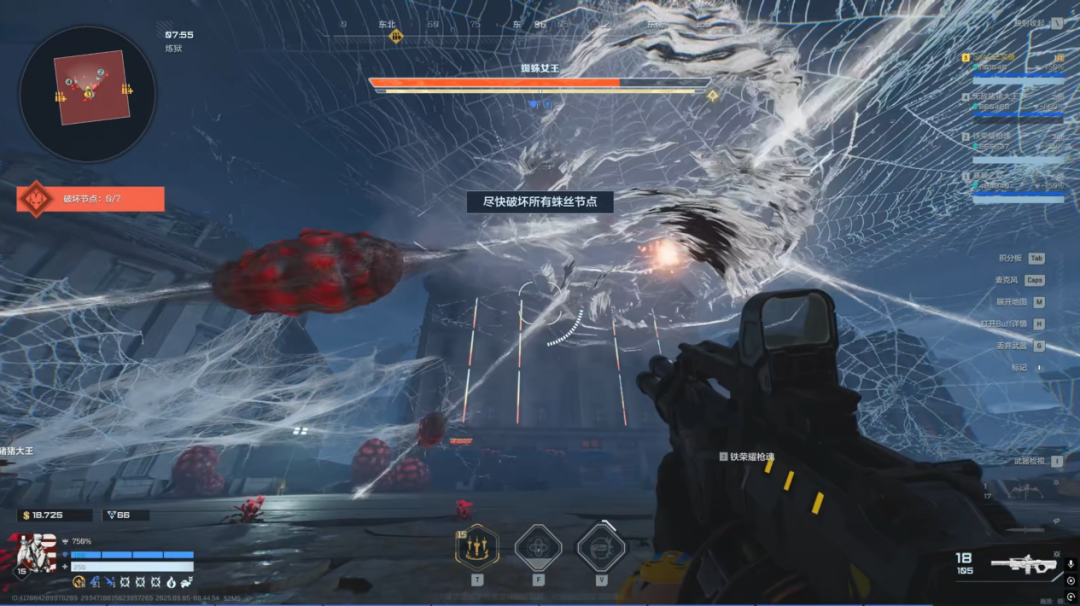Trigger the rightmost hexagonal ability icon

[x=601, y=547]
